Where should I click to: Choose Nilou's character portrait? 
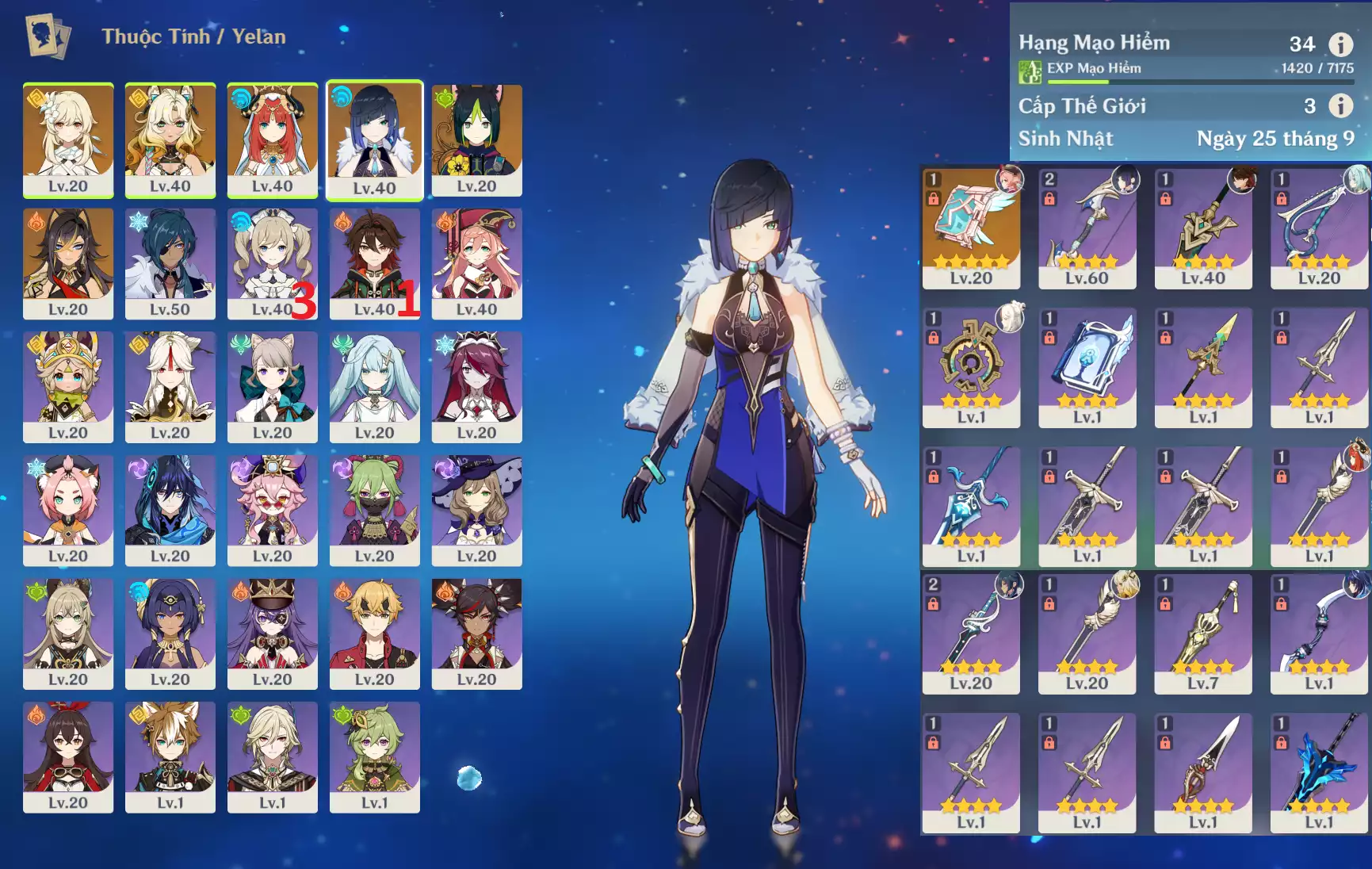coord(272,140)
